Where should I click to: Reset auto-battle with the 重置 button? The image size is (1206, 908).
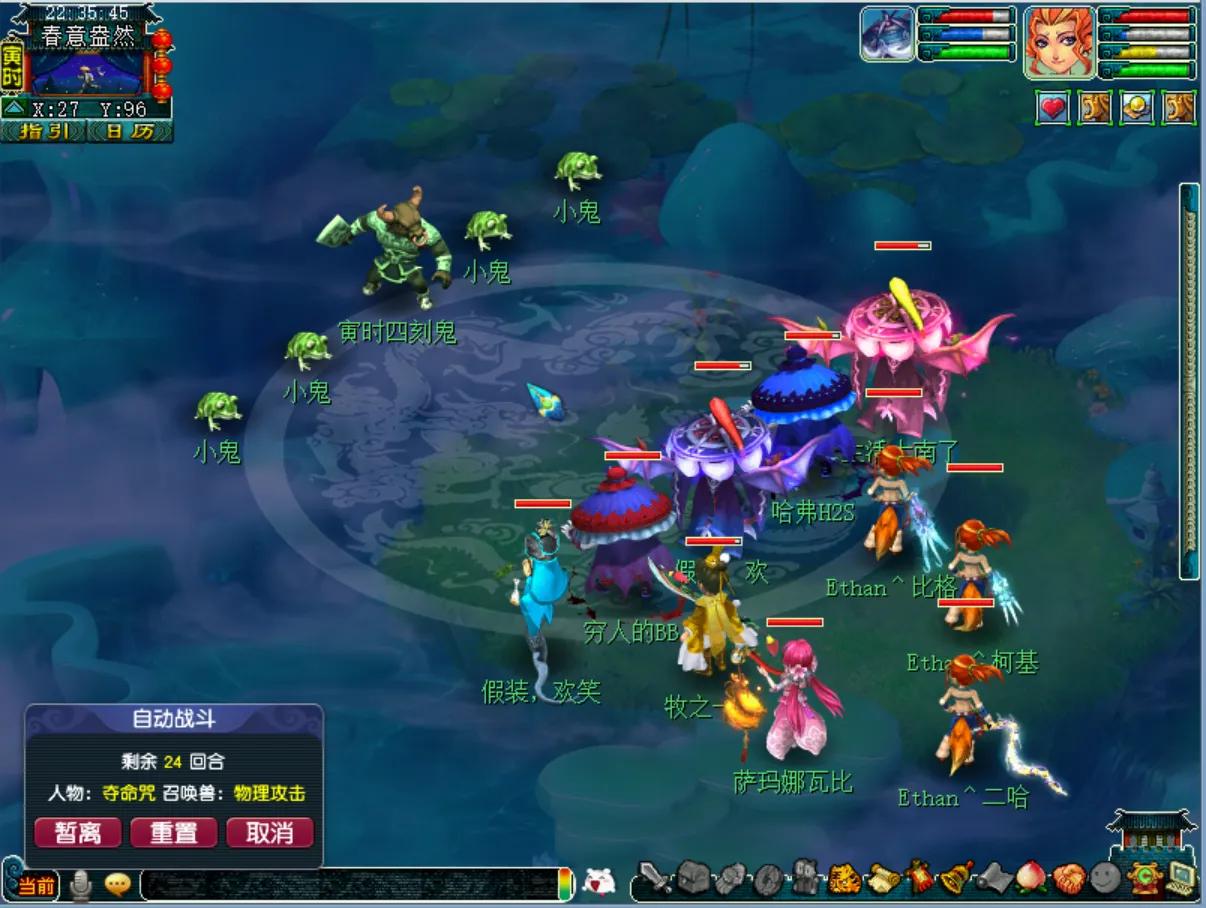pos(174,833)
